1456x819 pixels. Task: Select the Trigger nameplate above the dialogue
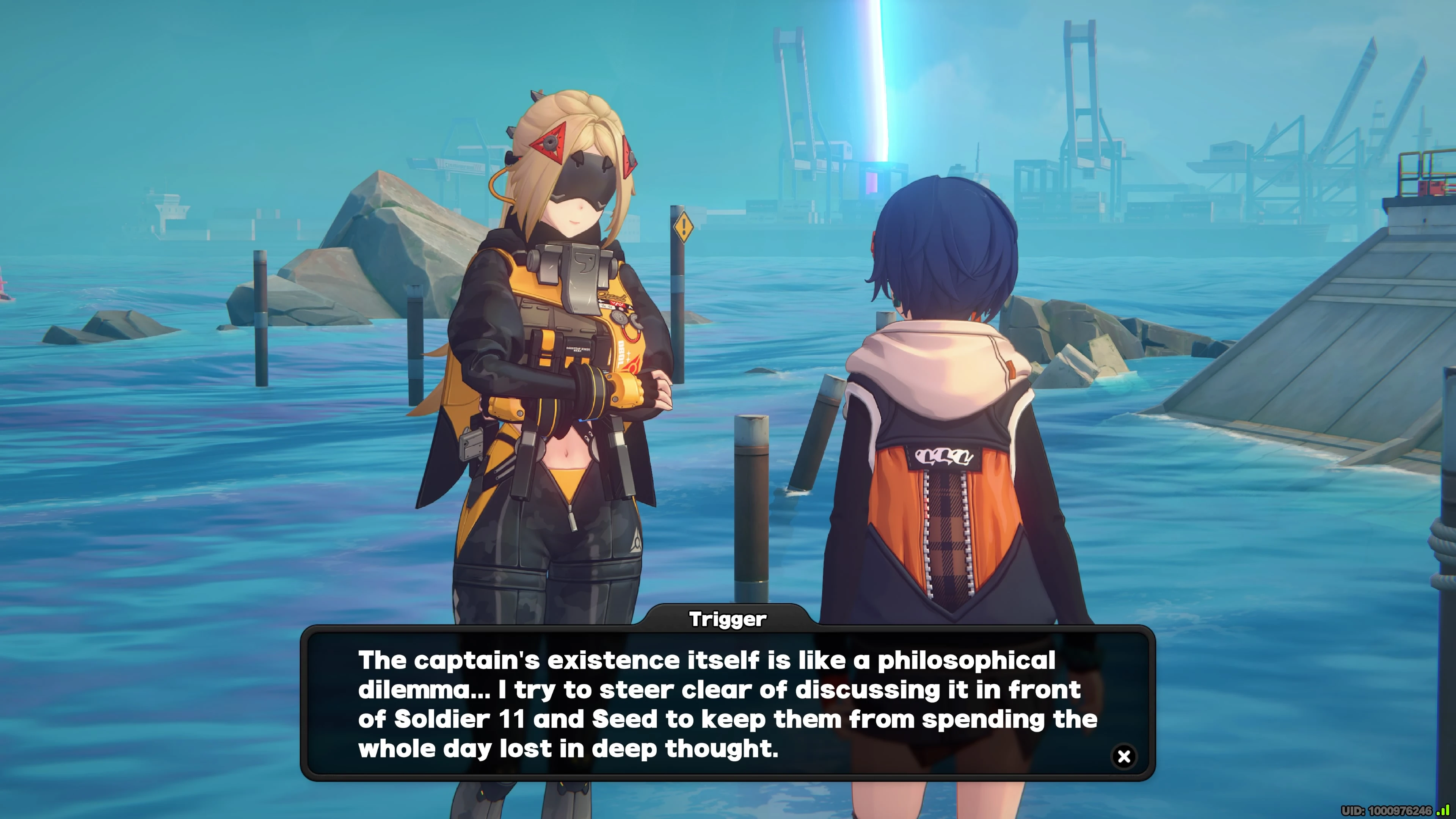(x=728, y=619)
